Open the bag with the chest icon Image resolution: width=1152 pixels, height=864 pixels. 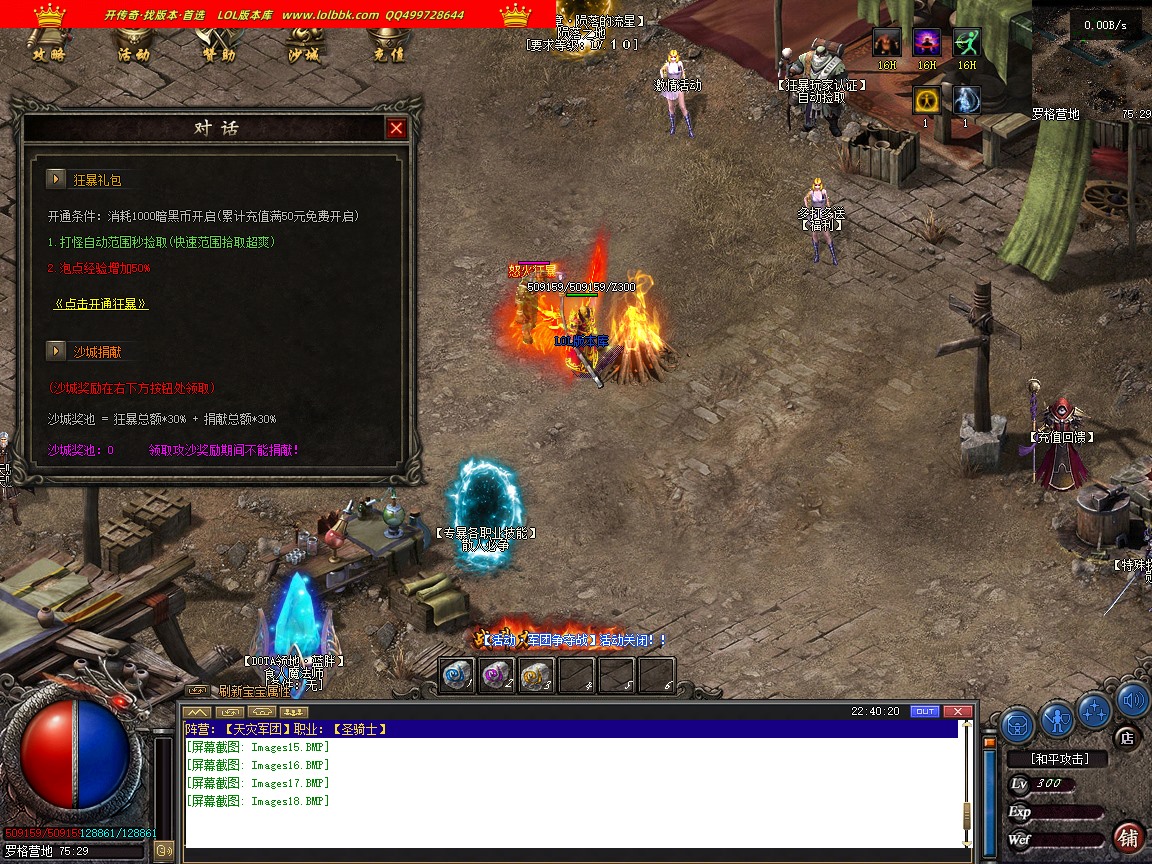tap(1018, 720)
